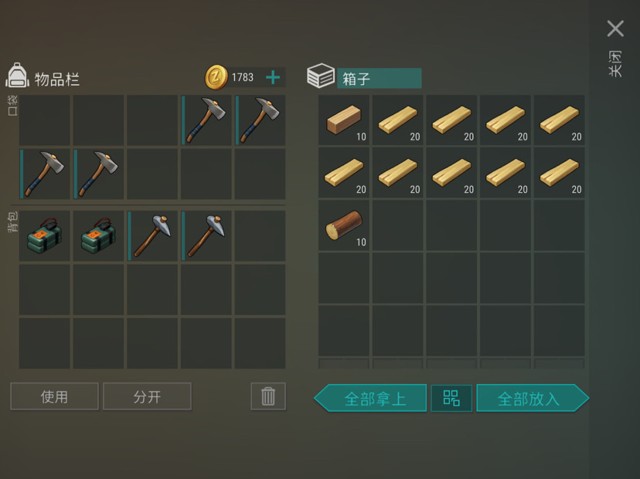
Task: Click the grid sort button between transfer buttons
Action: 451,398
